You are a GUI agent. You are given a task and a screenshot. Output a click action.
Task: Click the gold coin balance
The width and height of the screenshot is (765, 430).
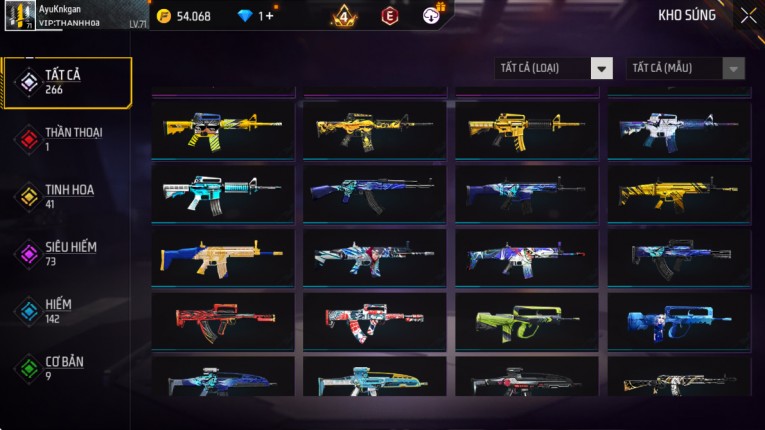(x=185, y=16)
